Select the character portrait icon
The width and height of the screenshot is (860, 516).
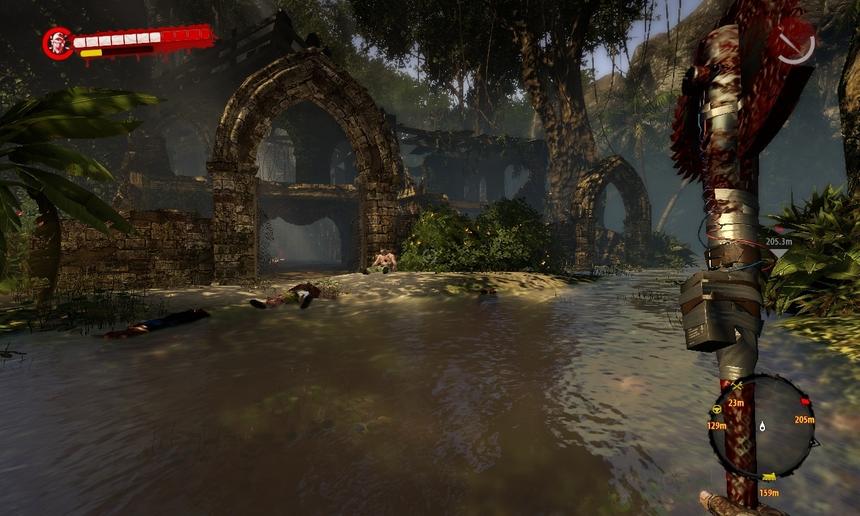pyautogui.click(x=57, y=42)
